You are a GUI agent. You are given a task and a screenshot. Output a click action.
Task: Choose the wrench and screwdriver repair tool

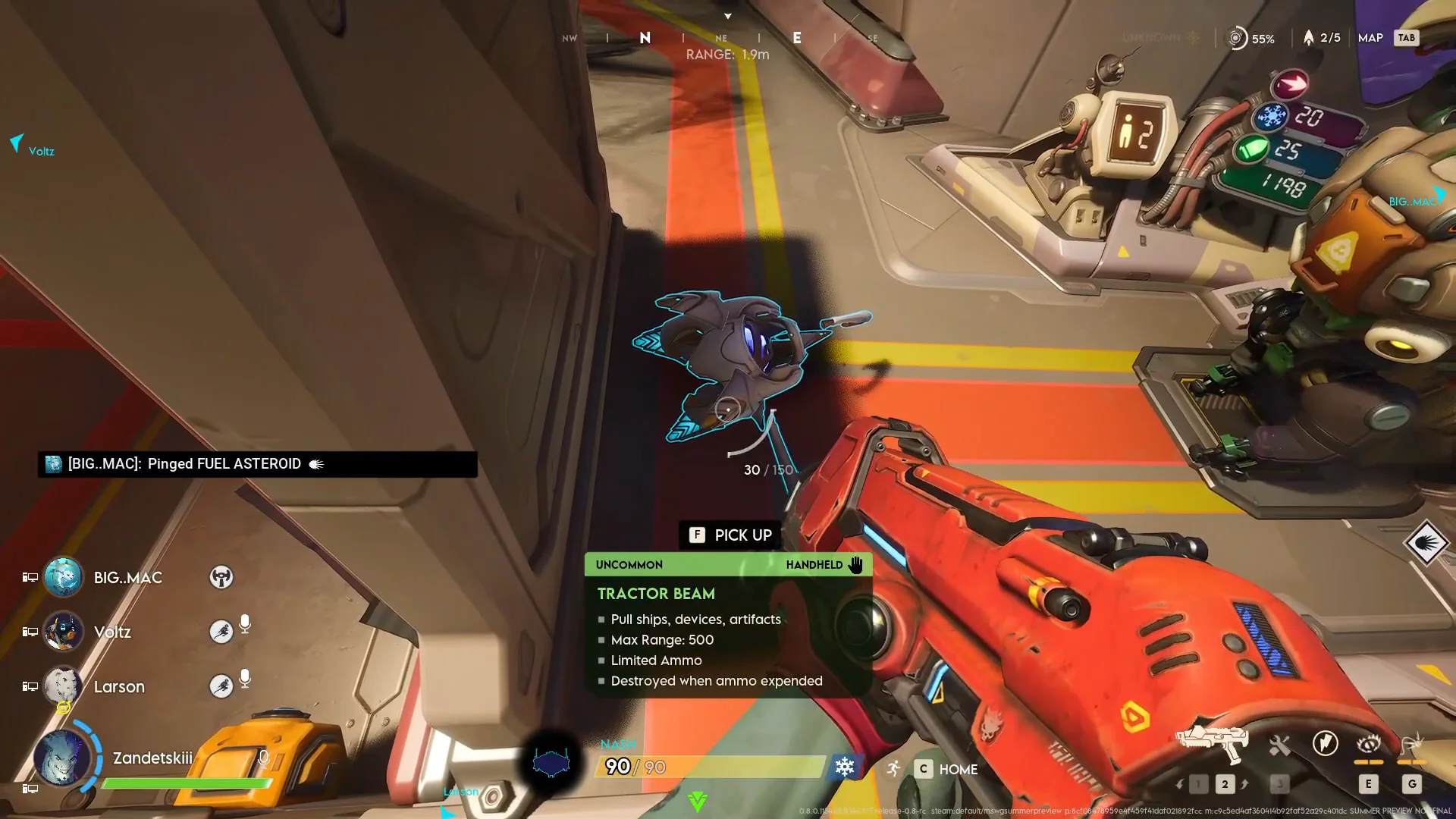1279,745
